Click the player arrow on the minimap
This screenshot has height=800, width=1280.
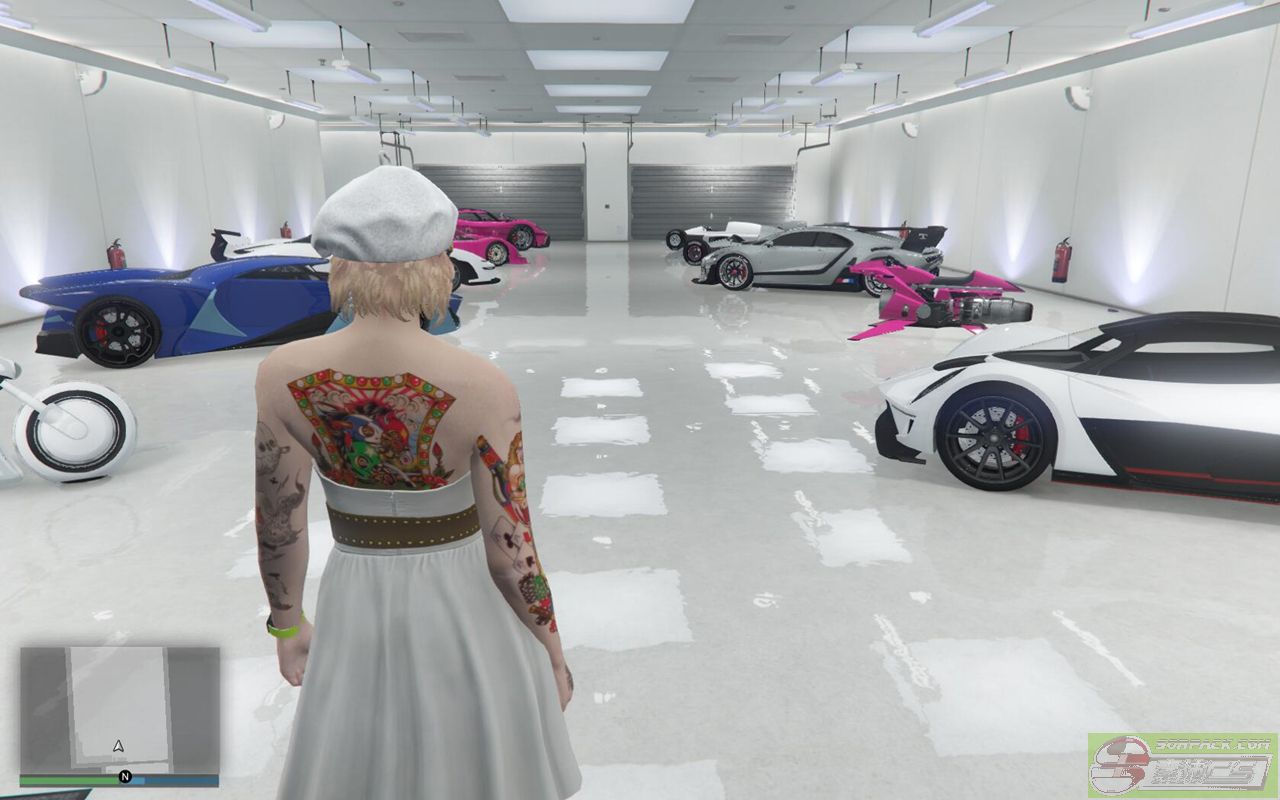pyautogui.click(x=119, y=746)
